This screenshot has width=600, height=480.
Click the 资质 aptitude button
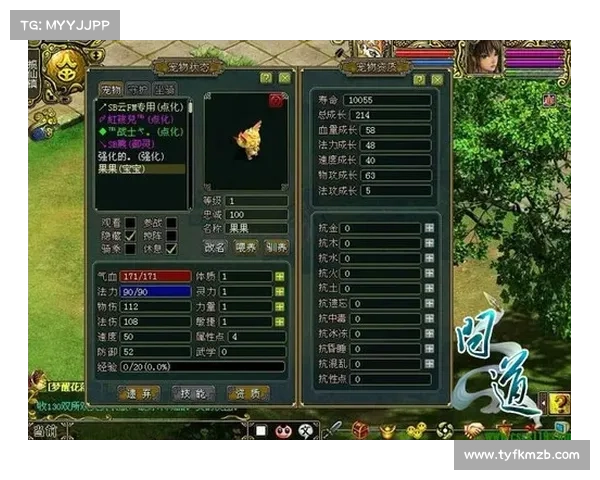247,393
